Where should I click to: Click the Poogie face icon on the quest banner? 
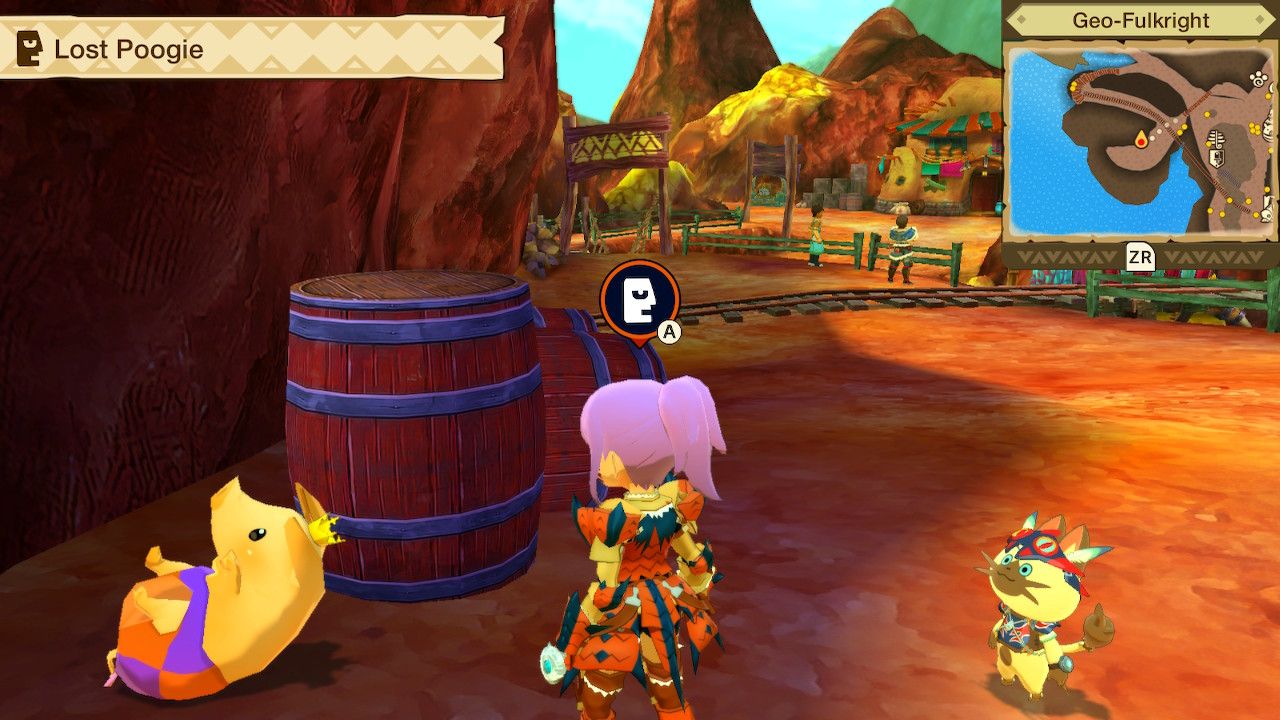coord(27,45)
